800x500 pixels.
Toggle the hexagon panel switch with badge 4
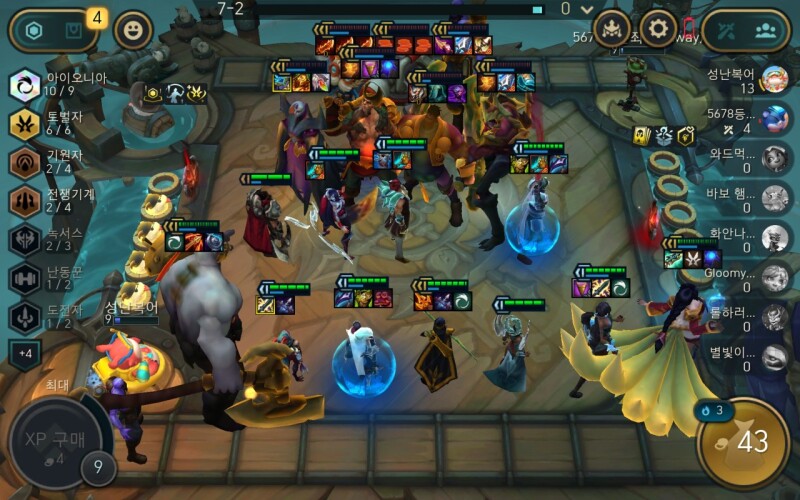(50, 30)
